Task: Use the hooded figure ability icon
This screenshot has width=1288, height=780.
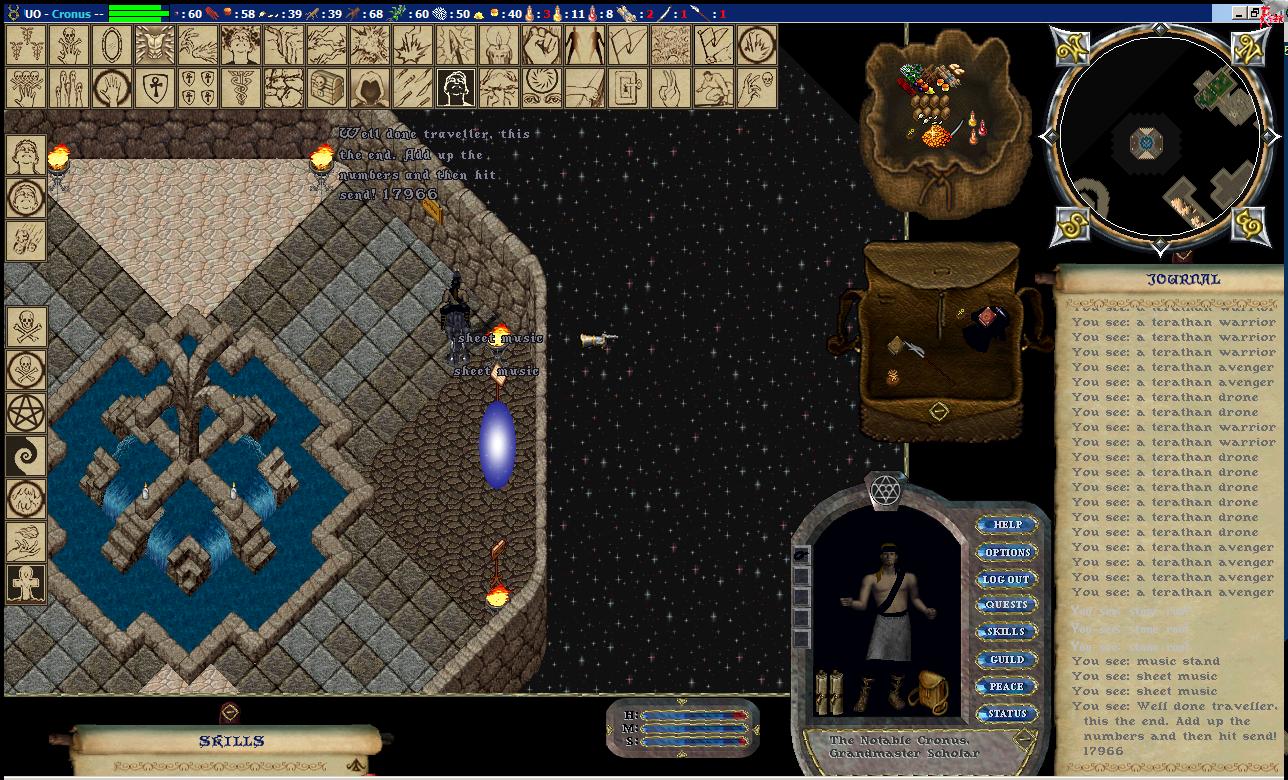Action: [370, 88]
